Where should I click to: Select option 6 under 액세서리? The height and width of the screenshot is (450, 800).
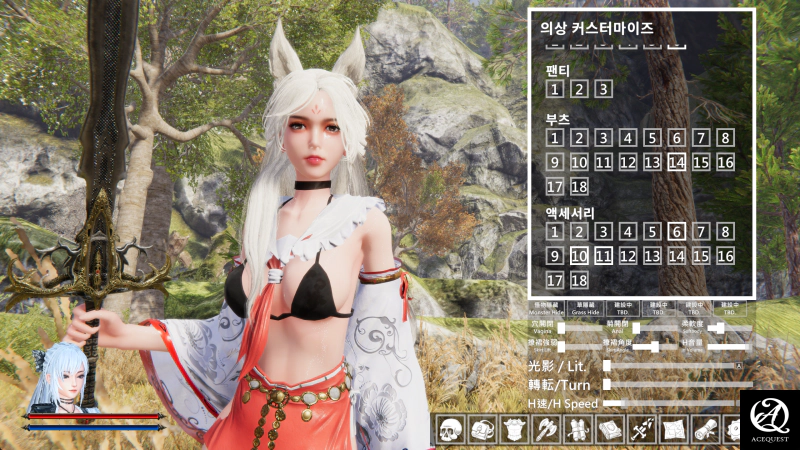677,232
